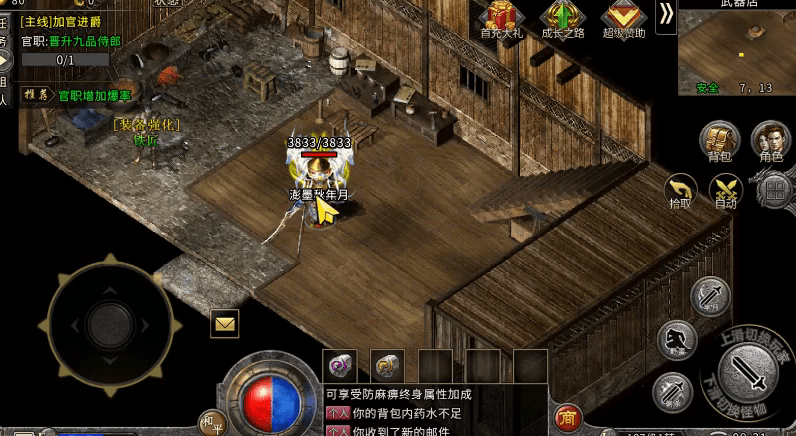This screenshot has height=436, width=796.
Task: Open the 背包 backpack
Action: pyautogui.click(x=718, y=142)
